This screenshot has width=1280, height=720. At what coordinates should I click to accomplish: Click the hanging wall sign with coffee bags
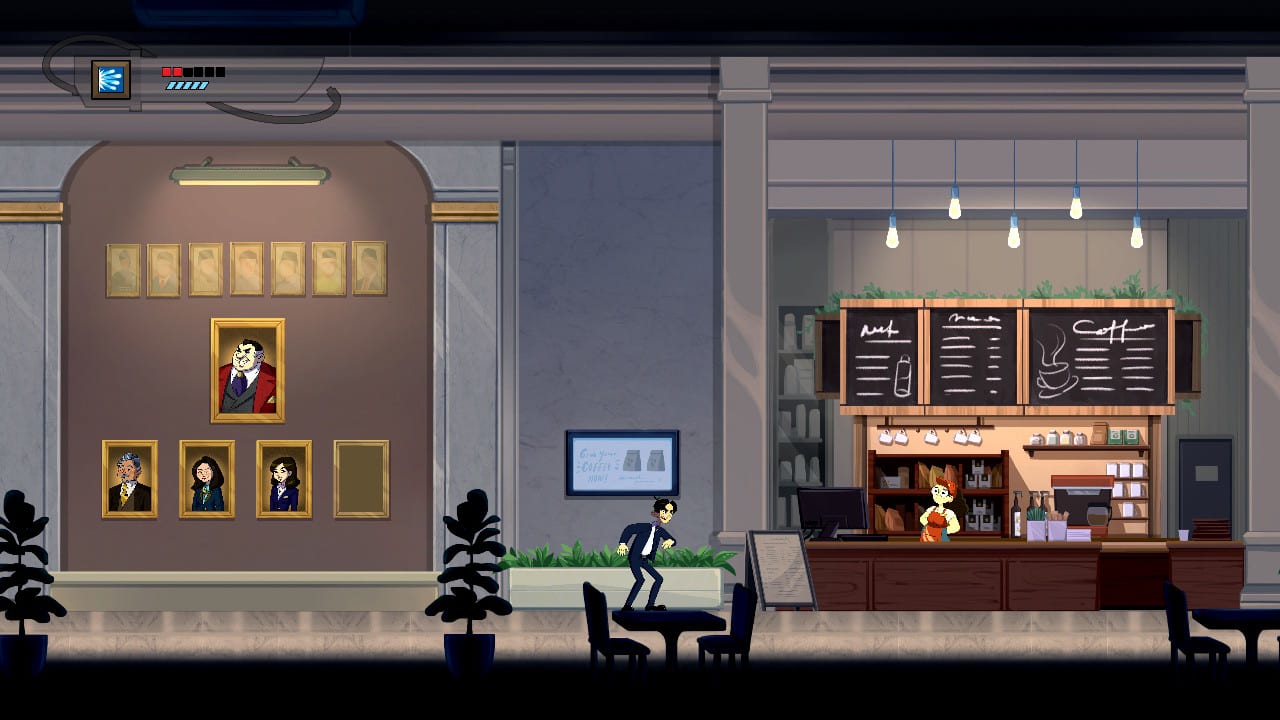622,464
